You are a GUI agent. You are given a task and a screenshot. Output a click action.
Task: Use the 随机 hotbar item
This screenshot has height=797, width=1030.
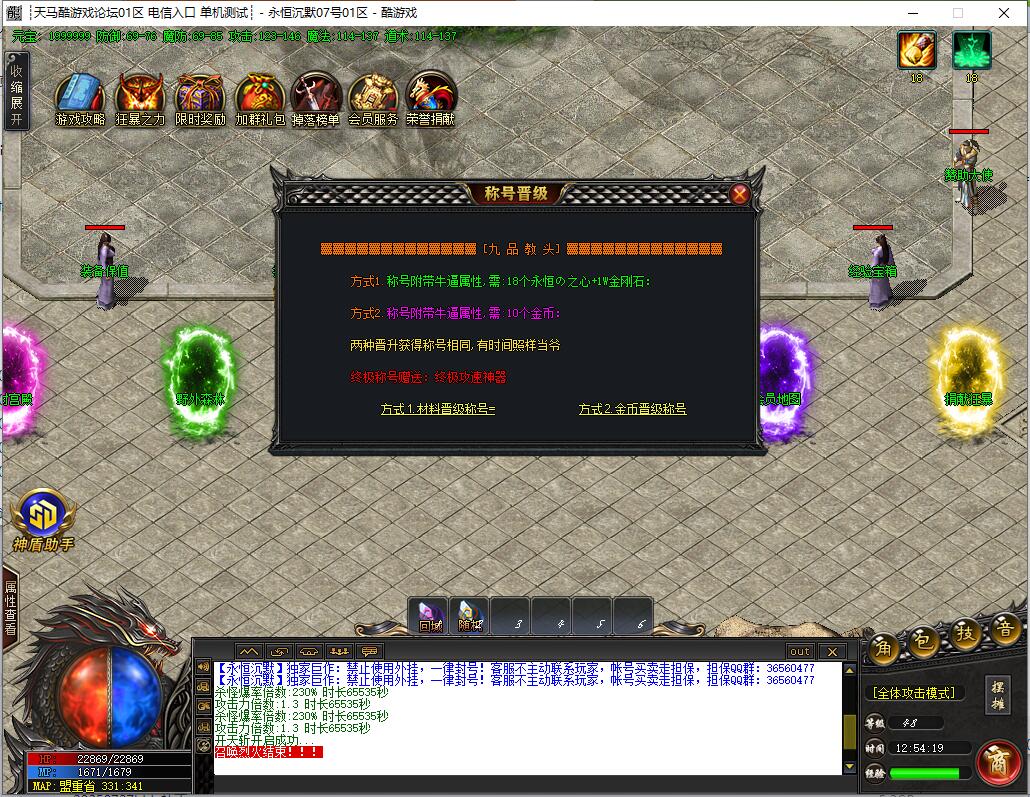(470, 616)
